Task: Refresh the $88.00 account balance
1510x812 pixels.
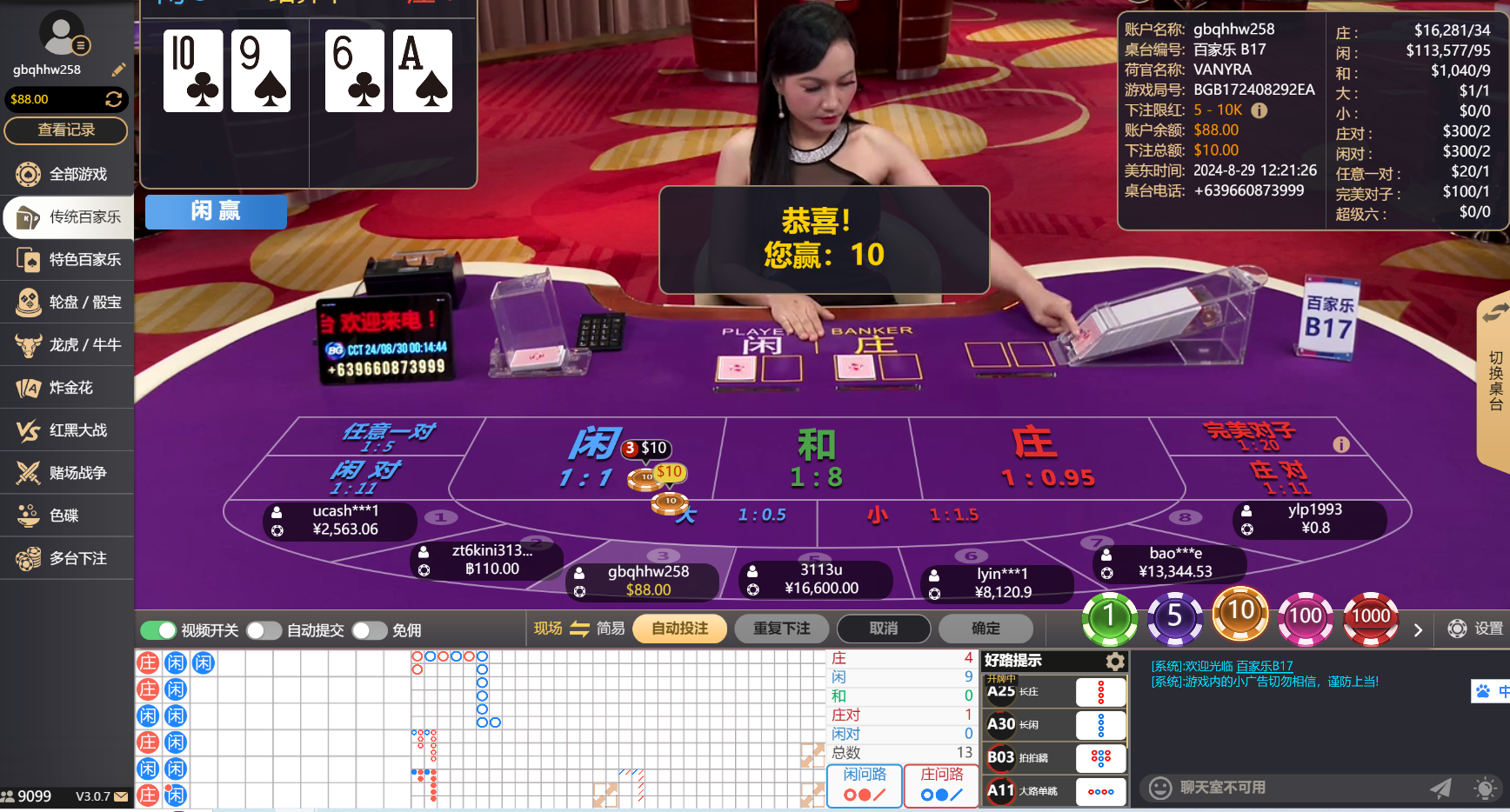Action: [x=114, y=99]
